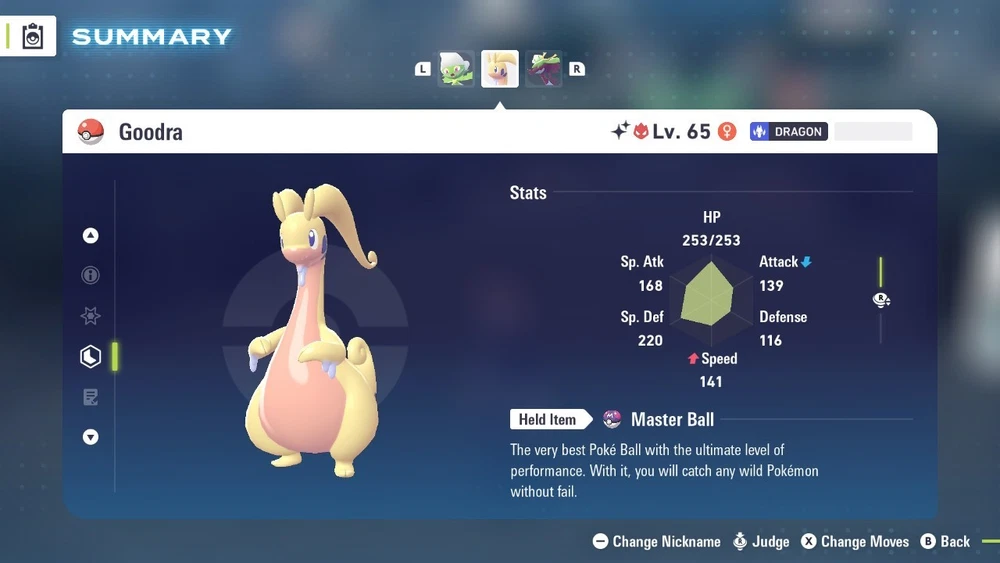Select the green Roserade party thumbnail
Viewport: 1000px width, 563px height.
(457, 69)
